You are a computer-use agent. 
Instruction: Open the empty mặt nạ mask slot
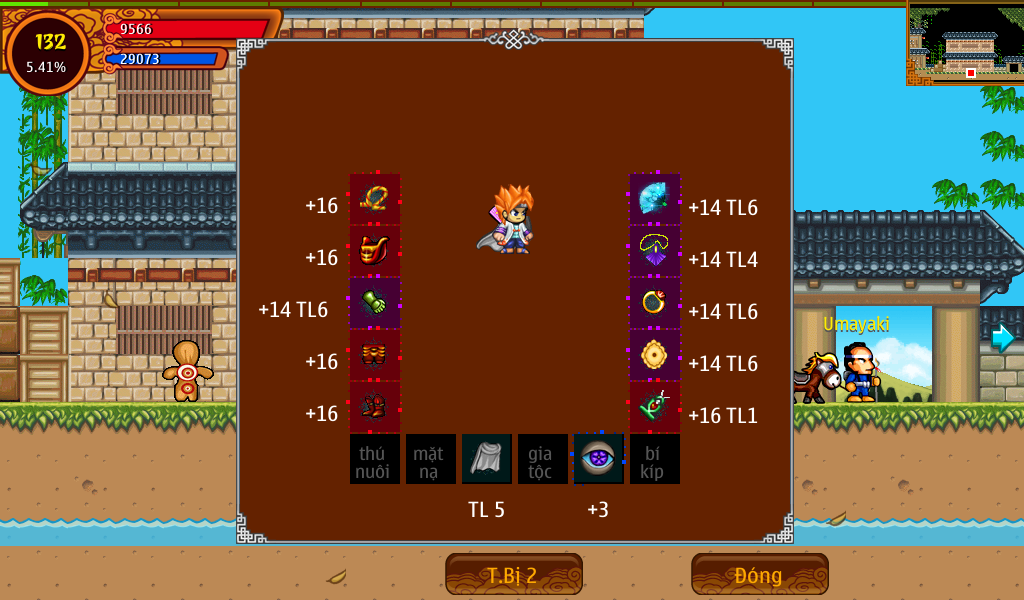pos(431,459)
